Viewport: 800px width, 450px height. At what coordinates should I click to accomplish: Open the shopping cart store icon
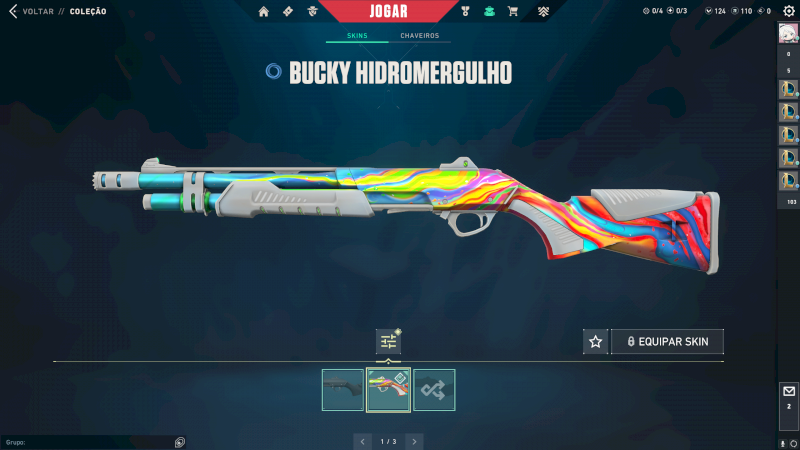[x=513, y=12]
